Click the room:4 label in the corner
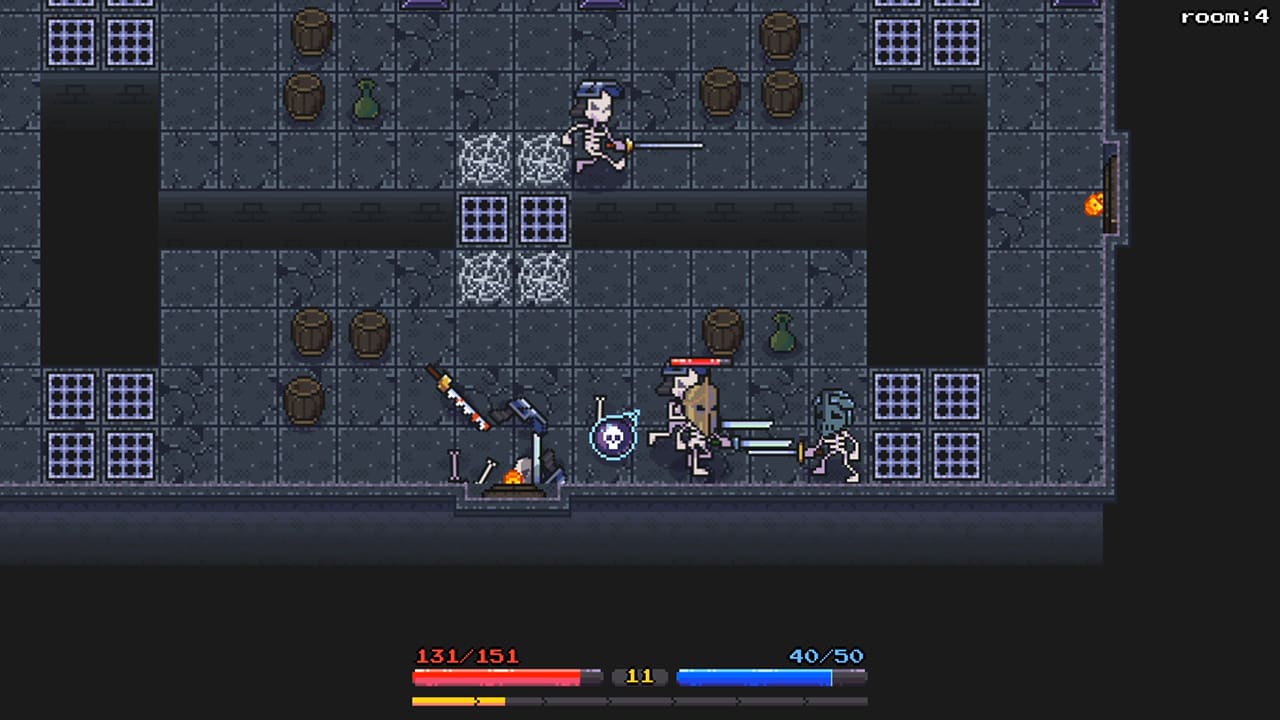 (x=1224, y=16)
